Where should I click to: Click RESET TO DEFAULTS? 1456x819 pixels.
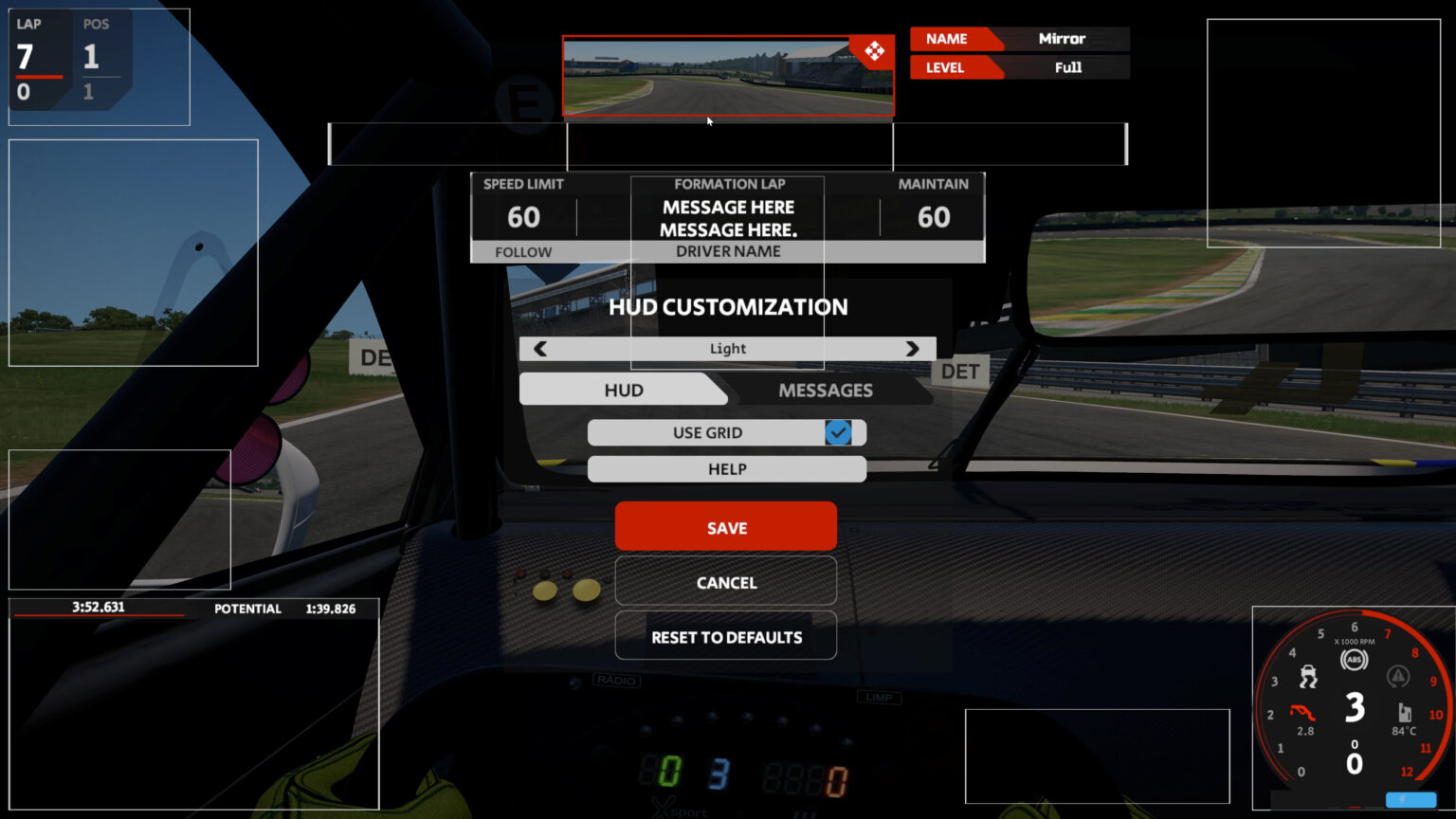725,636
